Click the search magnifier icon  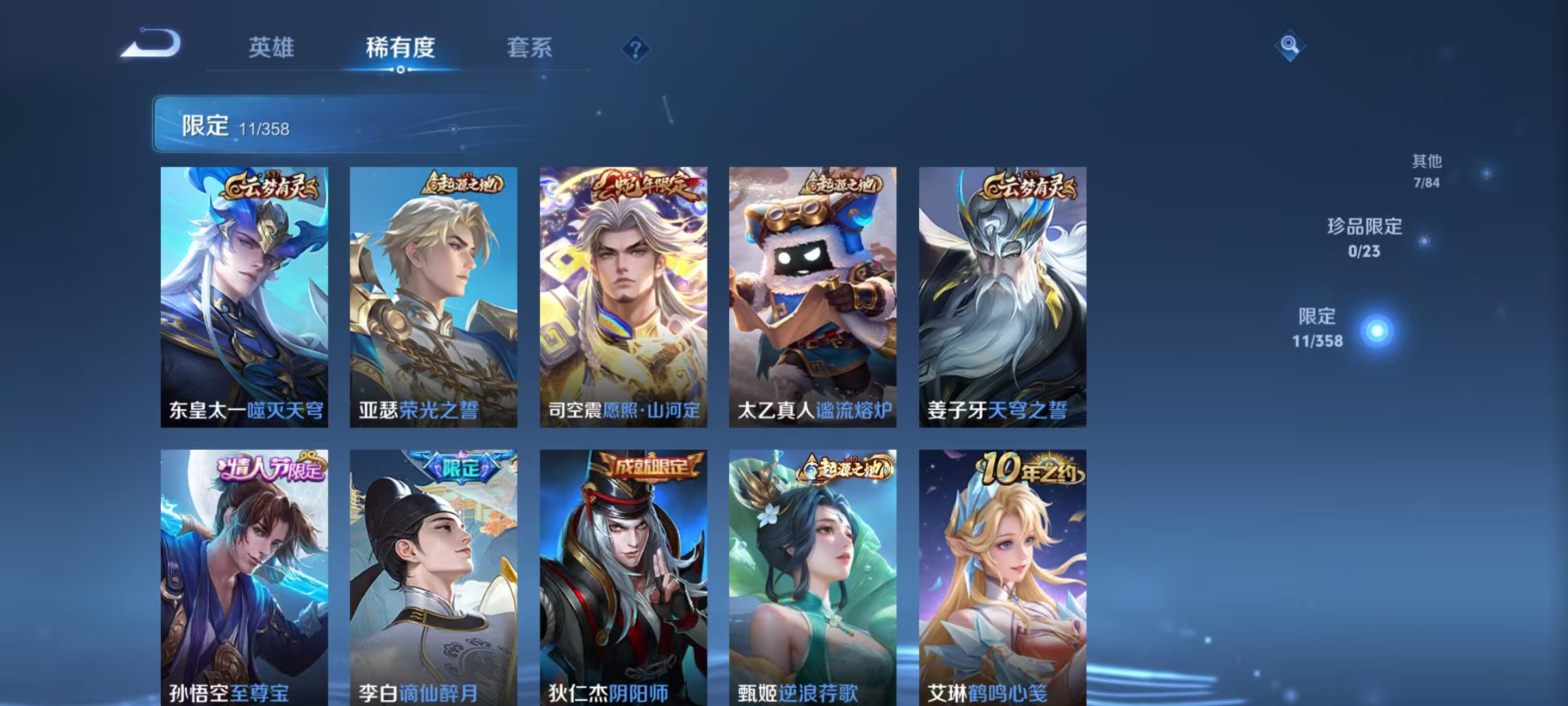[x=1288, y=44]
